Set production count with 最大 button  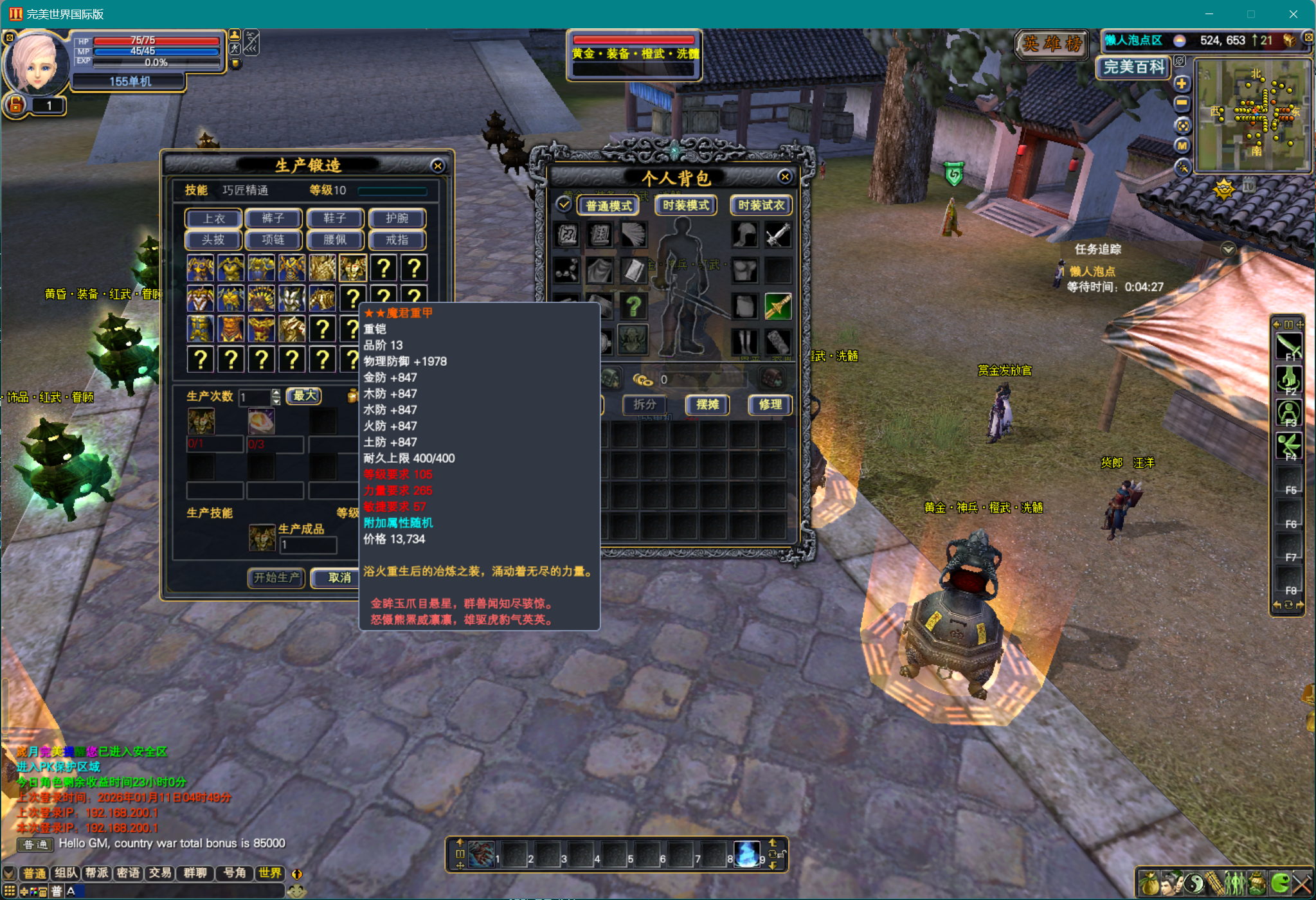pos(304,396)
